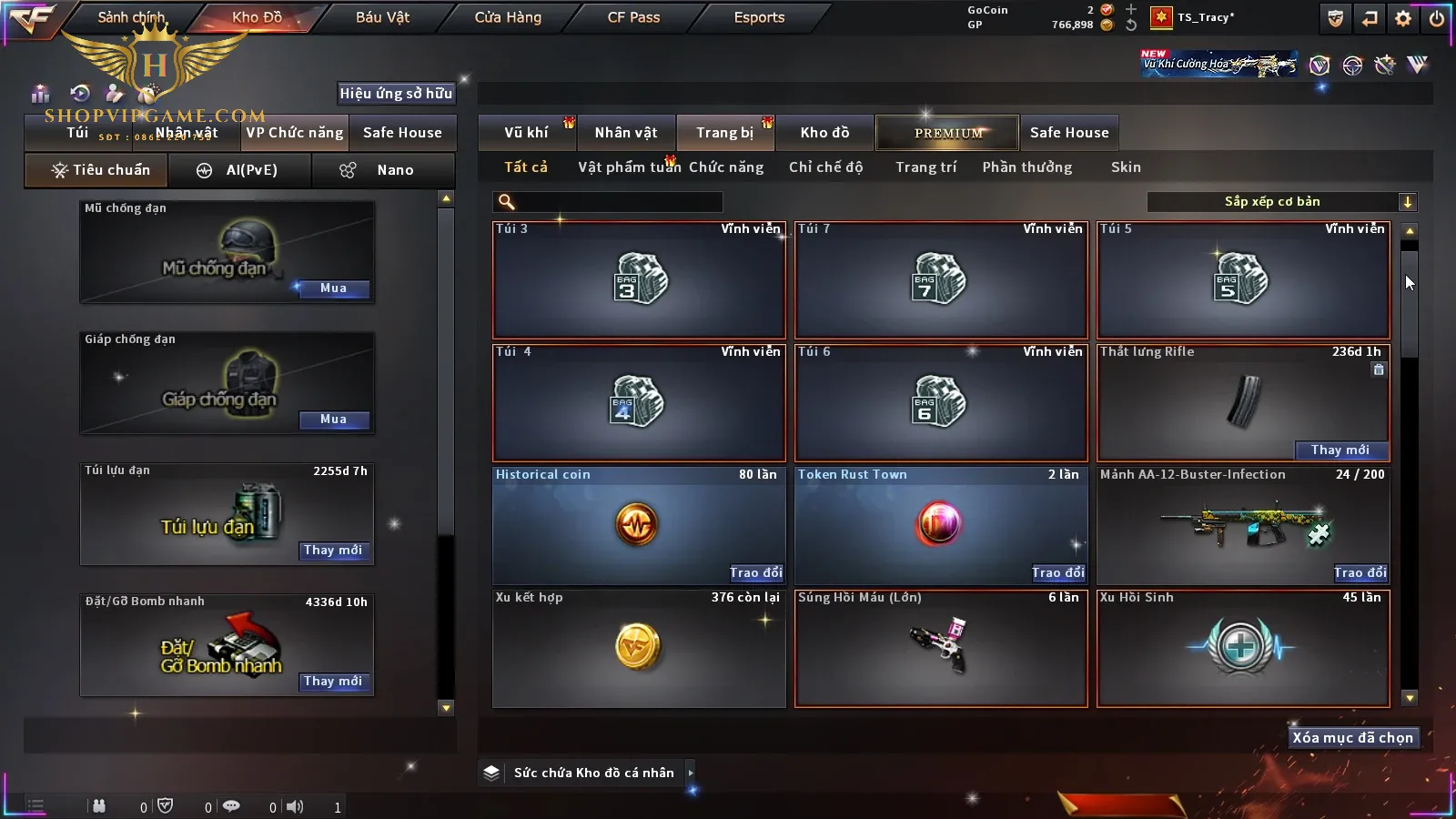1456x819 pixels.
Task: Open the Esports menu
Action: (x=759, y=17)
